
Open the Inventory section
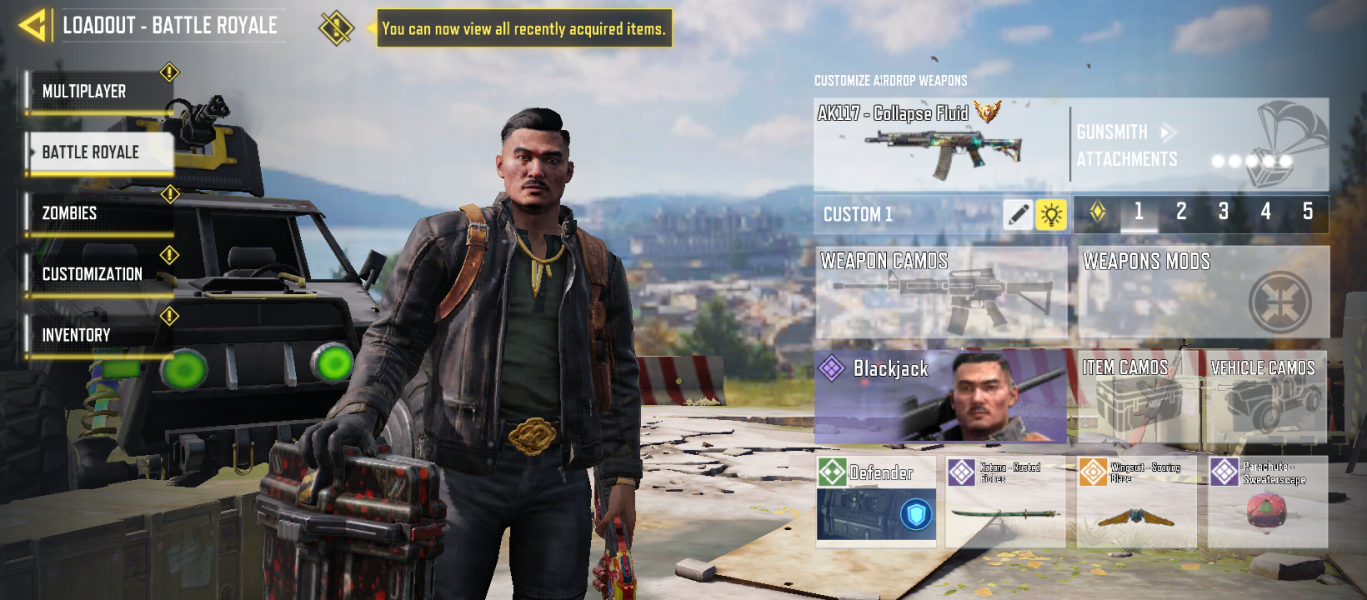tap(99, 335)
